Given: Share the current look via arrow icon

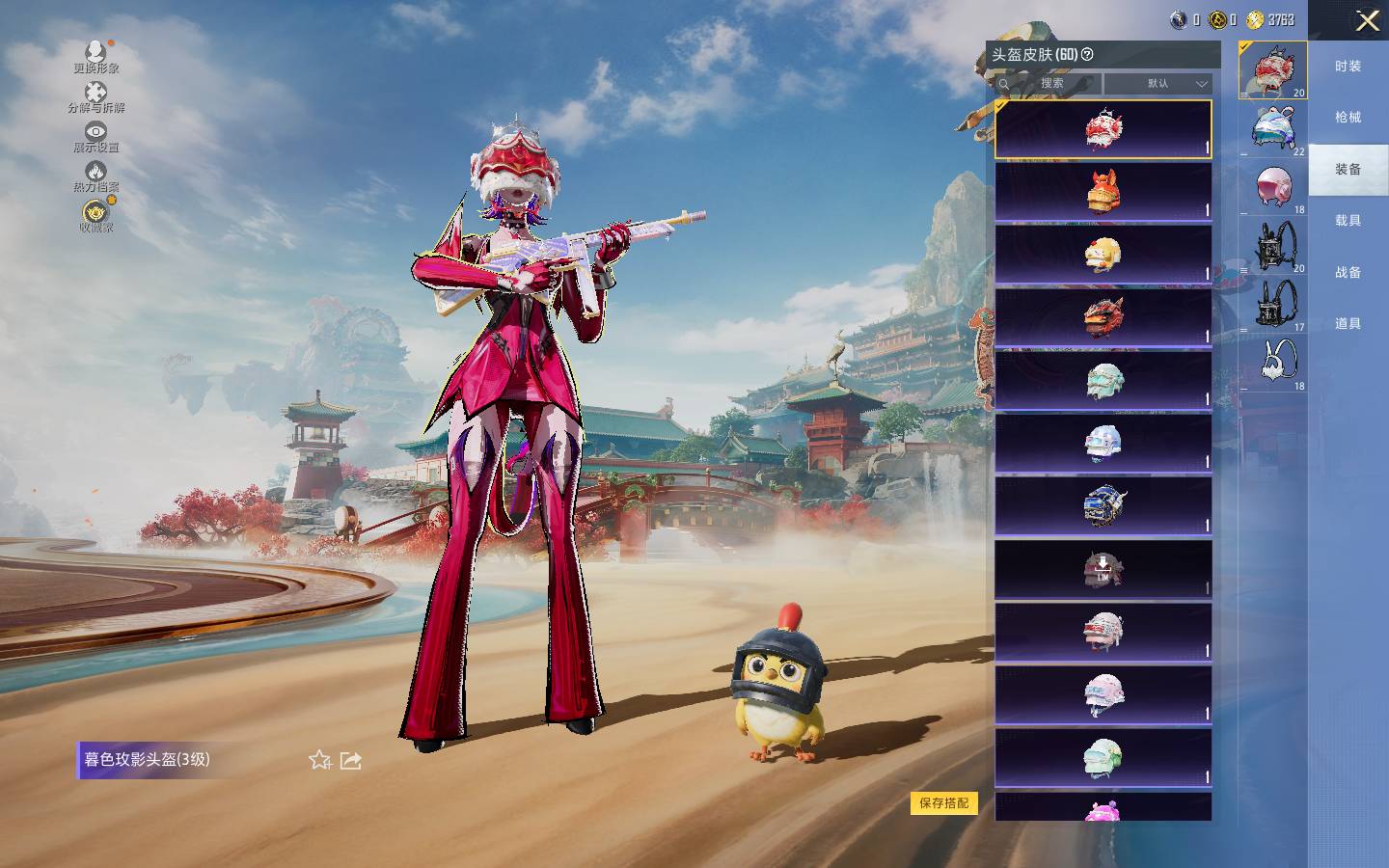Looking at the screenshot, I should click(x=351, y=760).
